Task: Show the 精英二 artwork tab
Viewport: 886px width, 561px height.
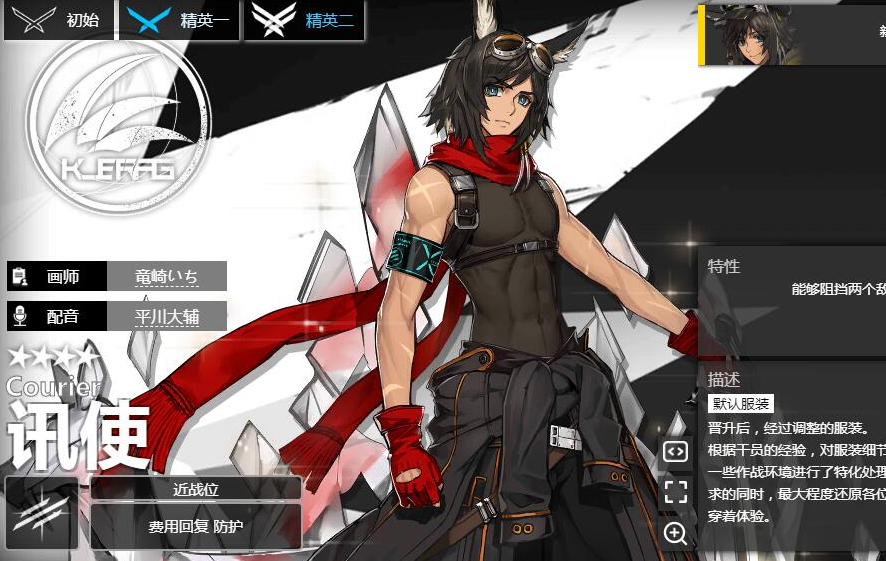Action: point(304,20)
